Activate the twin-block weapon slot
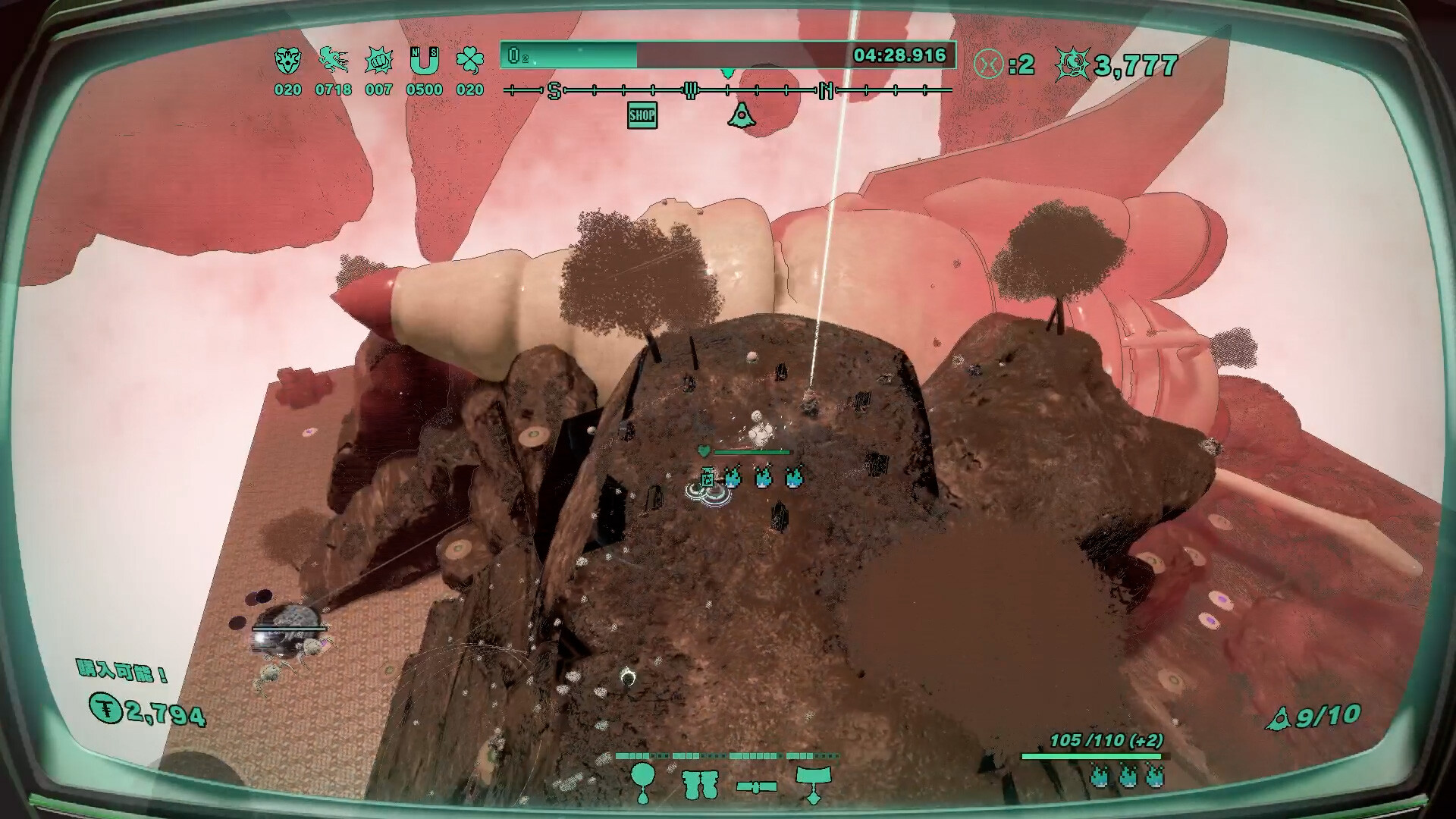Viewport: 1456px width, 819px height. (699, 785)
